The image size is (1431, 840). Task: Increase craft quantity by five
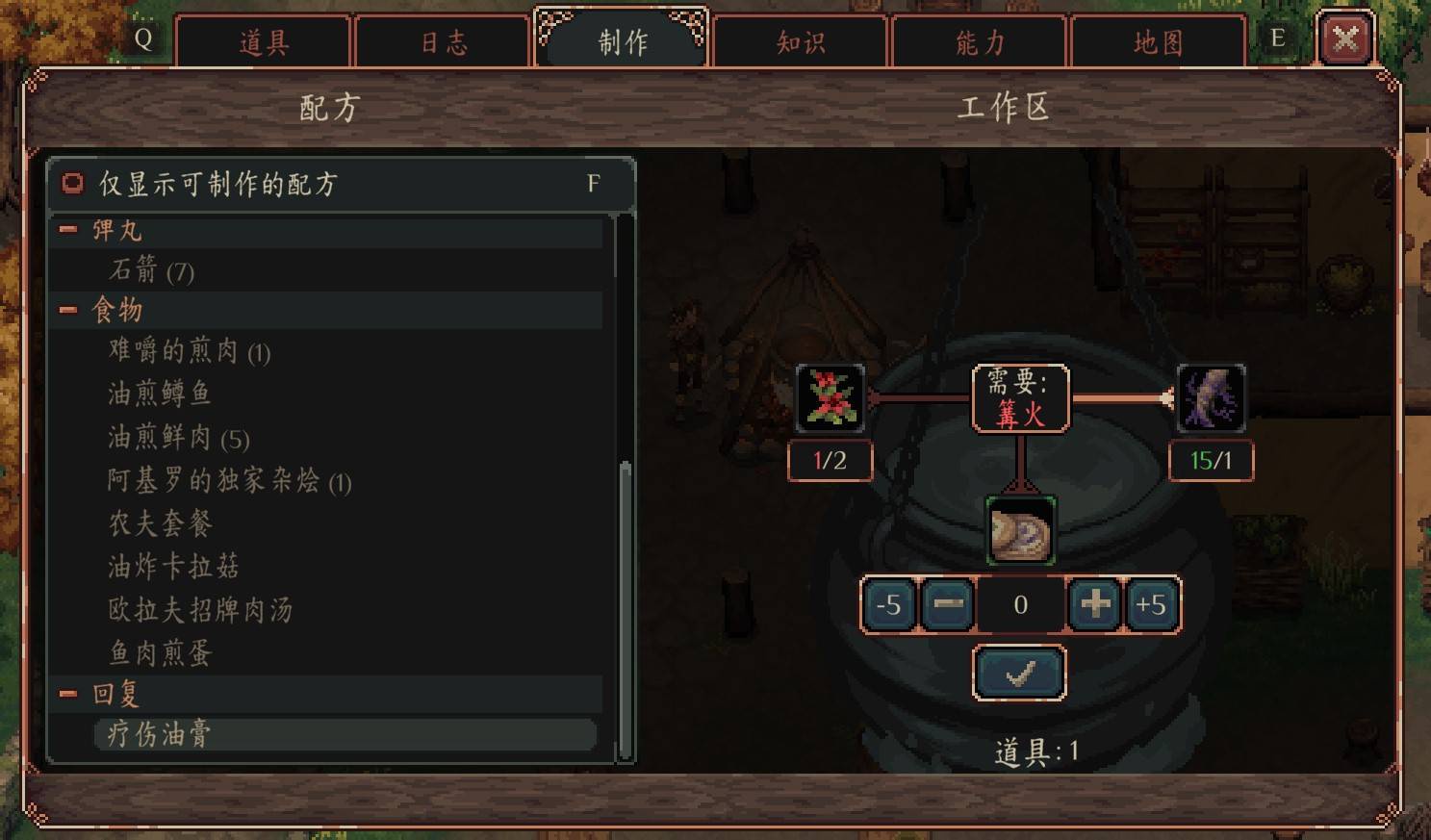click(1151, 605)
